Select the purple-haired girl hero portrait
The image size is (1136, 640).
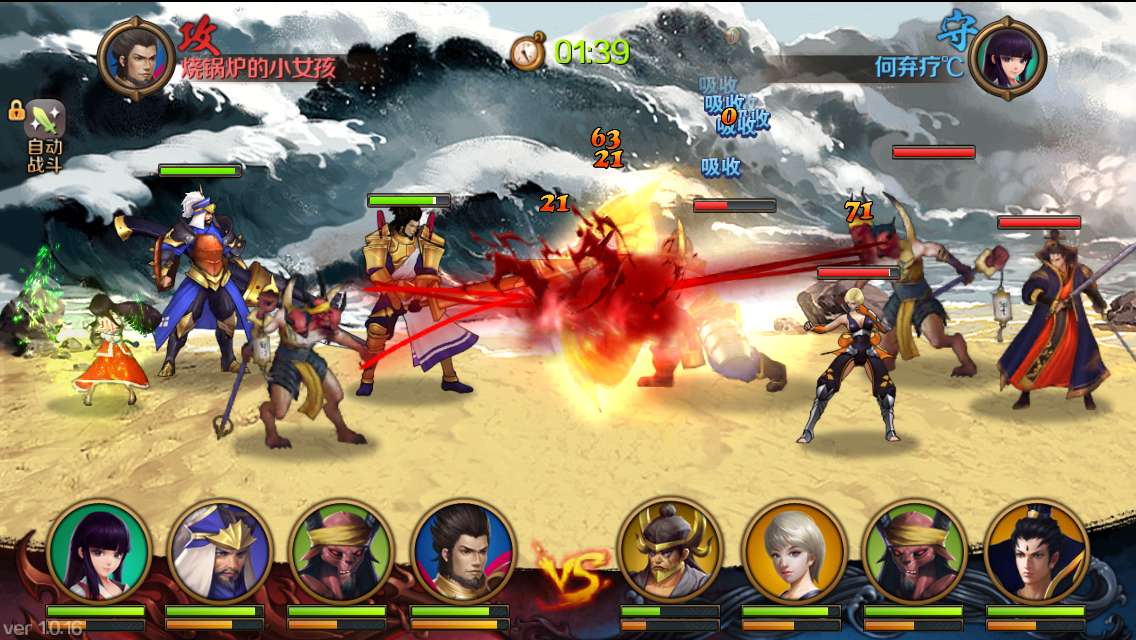tap(98, 552)
